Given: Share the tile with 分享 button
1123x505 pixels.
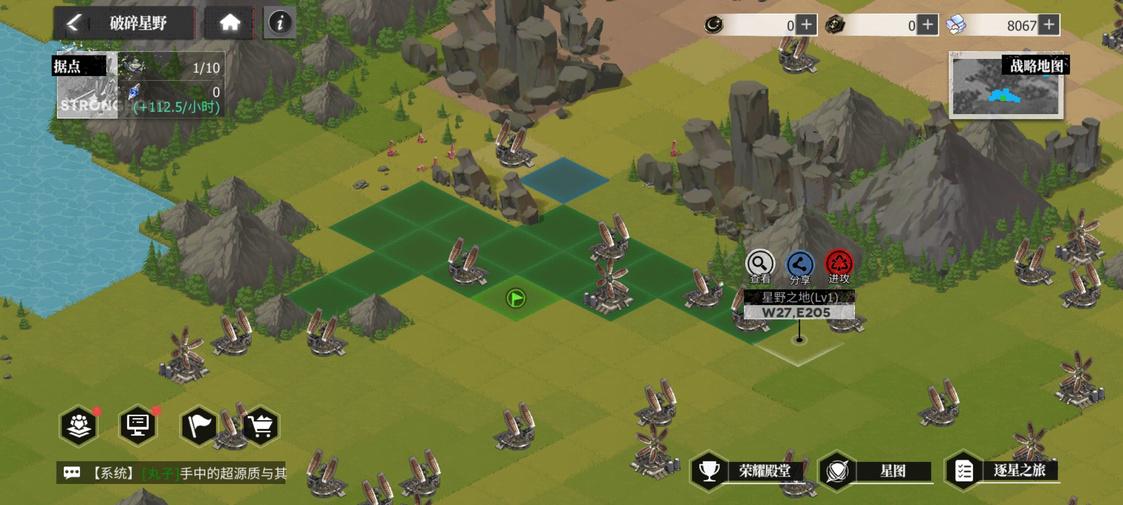Looking at the screenshot, I should point(800,264).
